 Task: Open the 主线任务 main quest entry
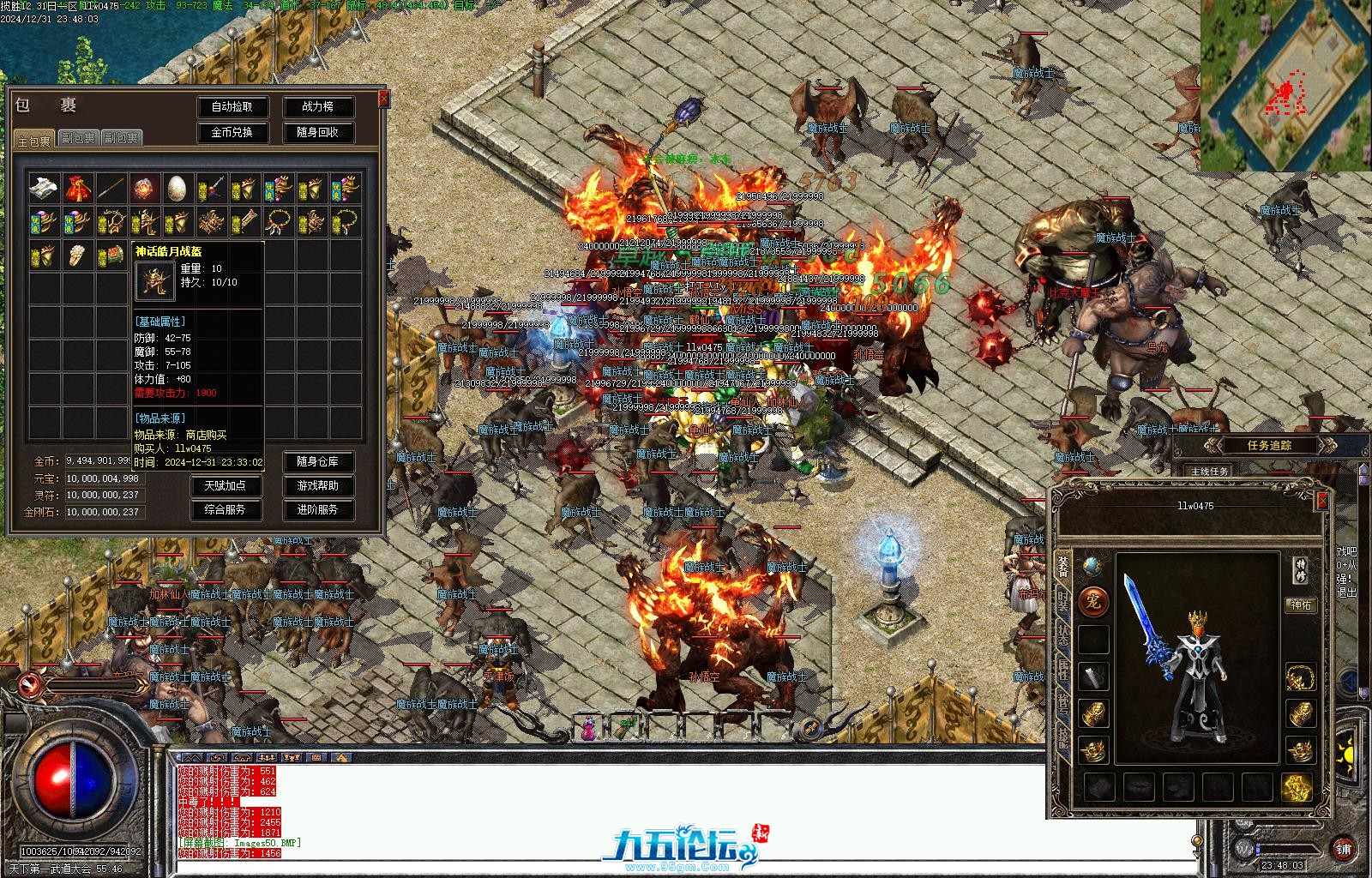(1209, 472)
